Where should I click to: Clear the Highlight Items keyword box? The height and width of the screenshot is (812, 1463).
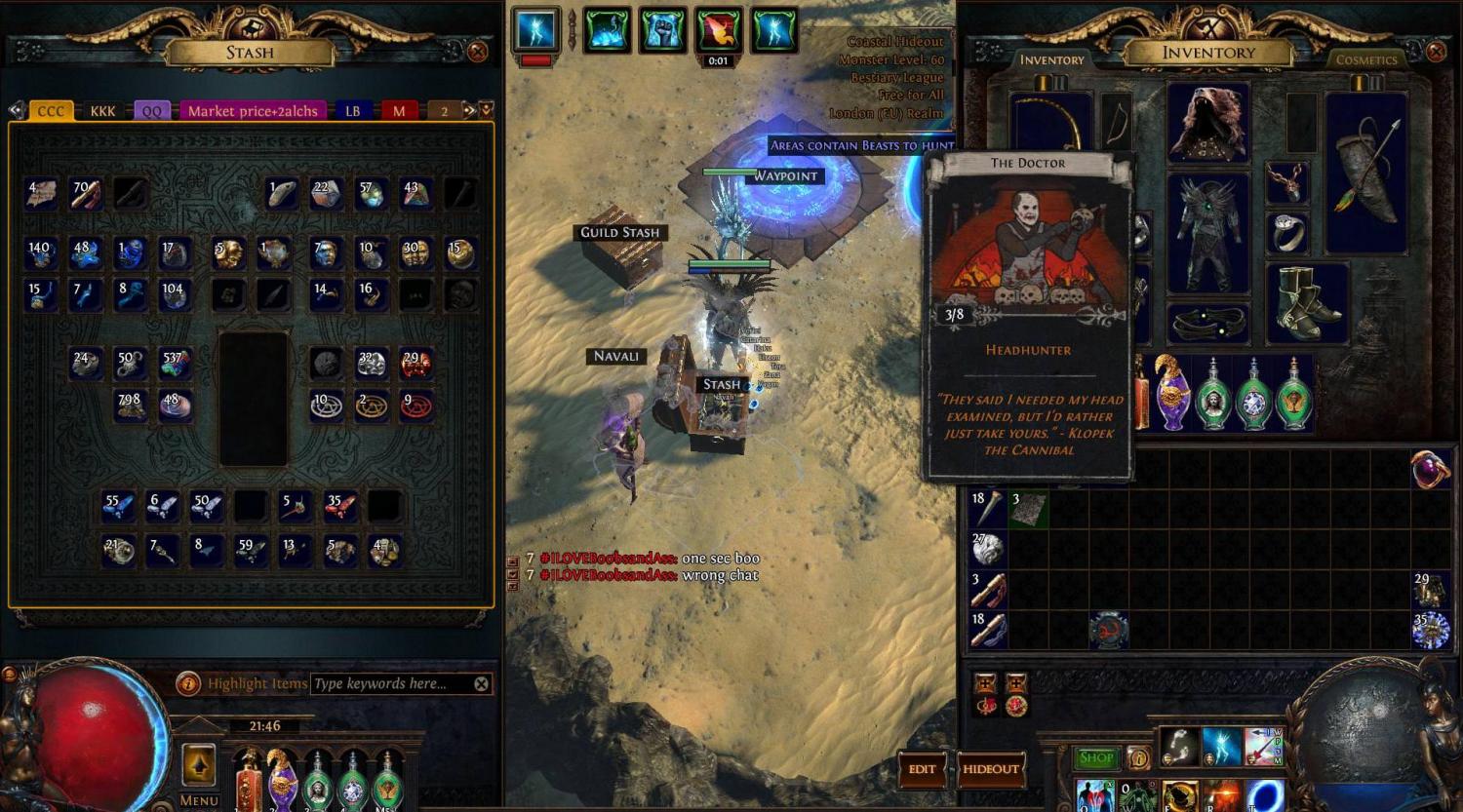pyautogui.click(x=481, y=684)
